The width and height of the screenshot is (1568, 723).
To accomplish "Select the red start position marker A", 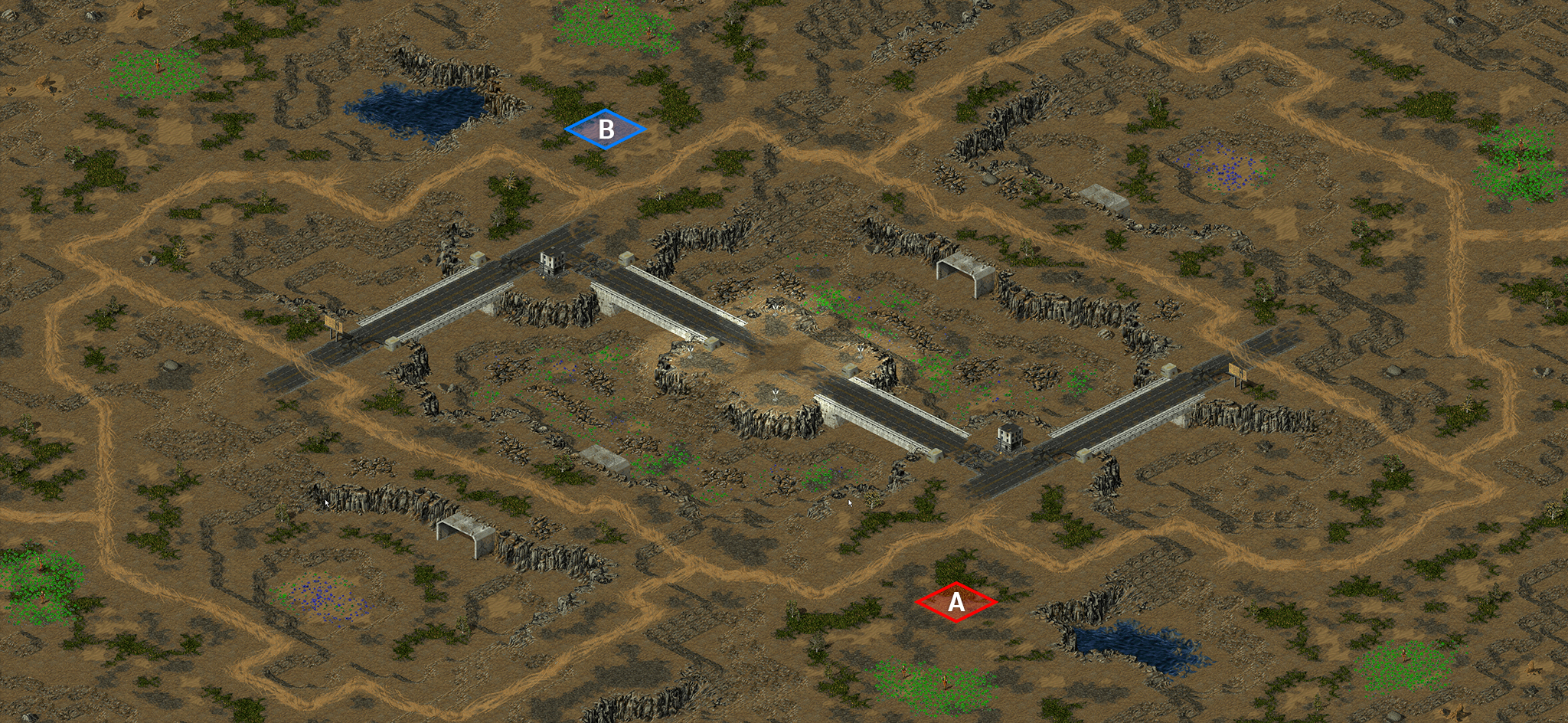I will [956, 603].
